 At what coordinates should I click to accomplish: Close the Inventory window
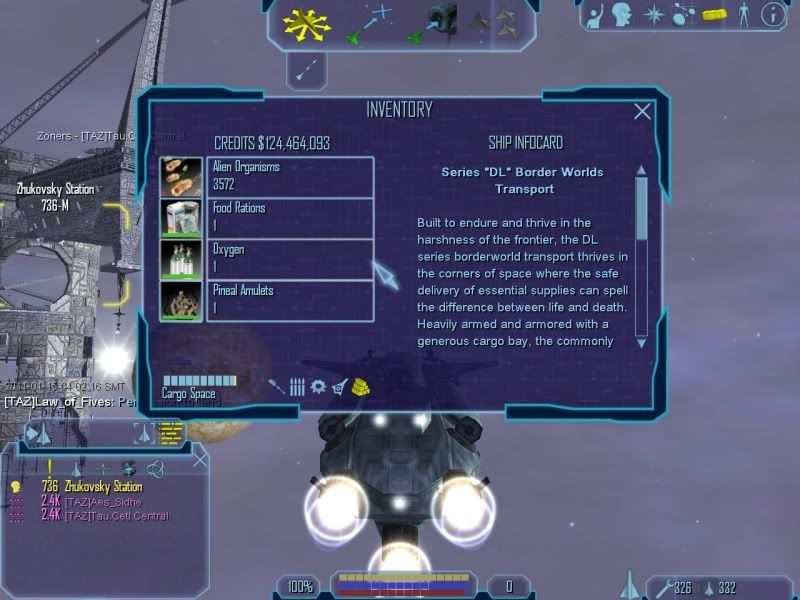(643, 112)
